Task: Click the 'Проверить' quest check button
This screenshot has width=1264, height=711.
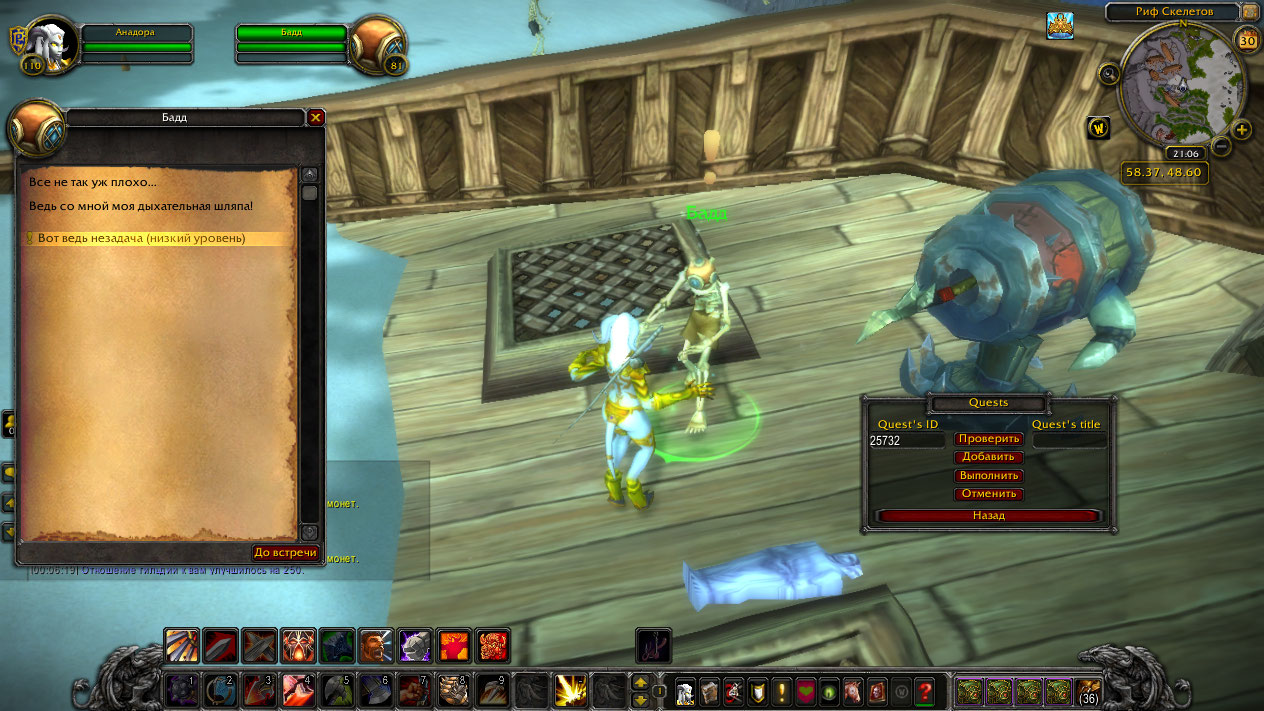Action: coord(989,439)
